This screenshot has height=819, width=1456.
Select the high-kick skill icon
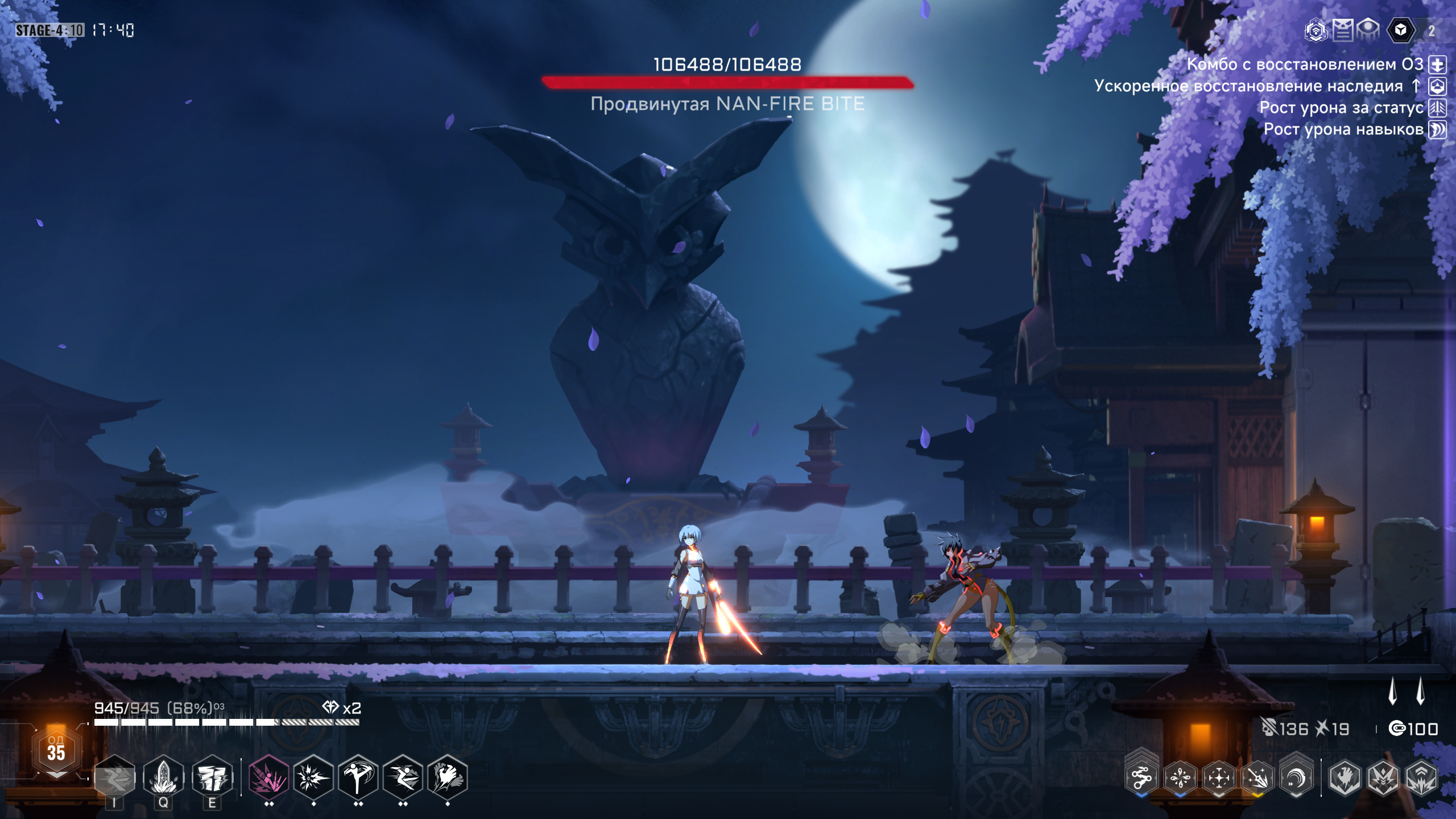click(x=358, y=777)
